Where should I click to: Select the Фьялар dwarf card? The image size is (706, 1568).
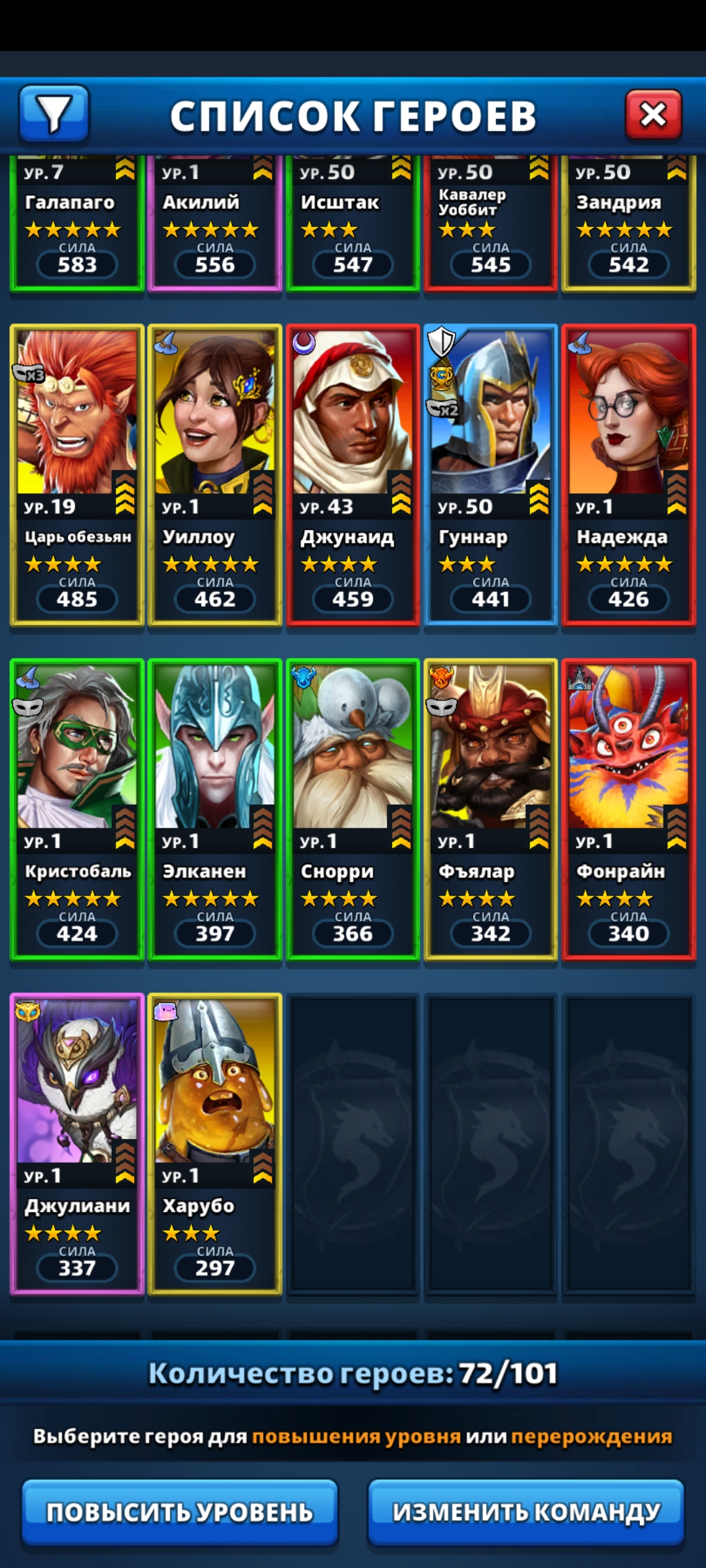(x=491, y=809)
